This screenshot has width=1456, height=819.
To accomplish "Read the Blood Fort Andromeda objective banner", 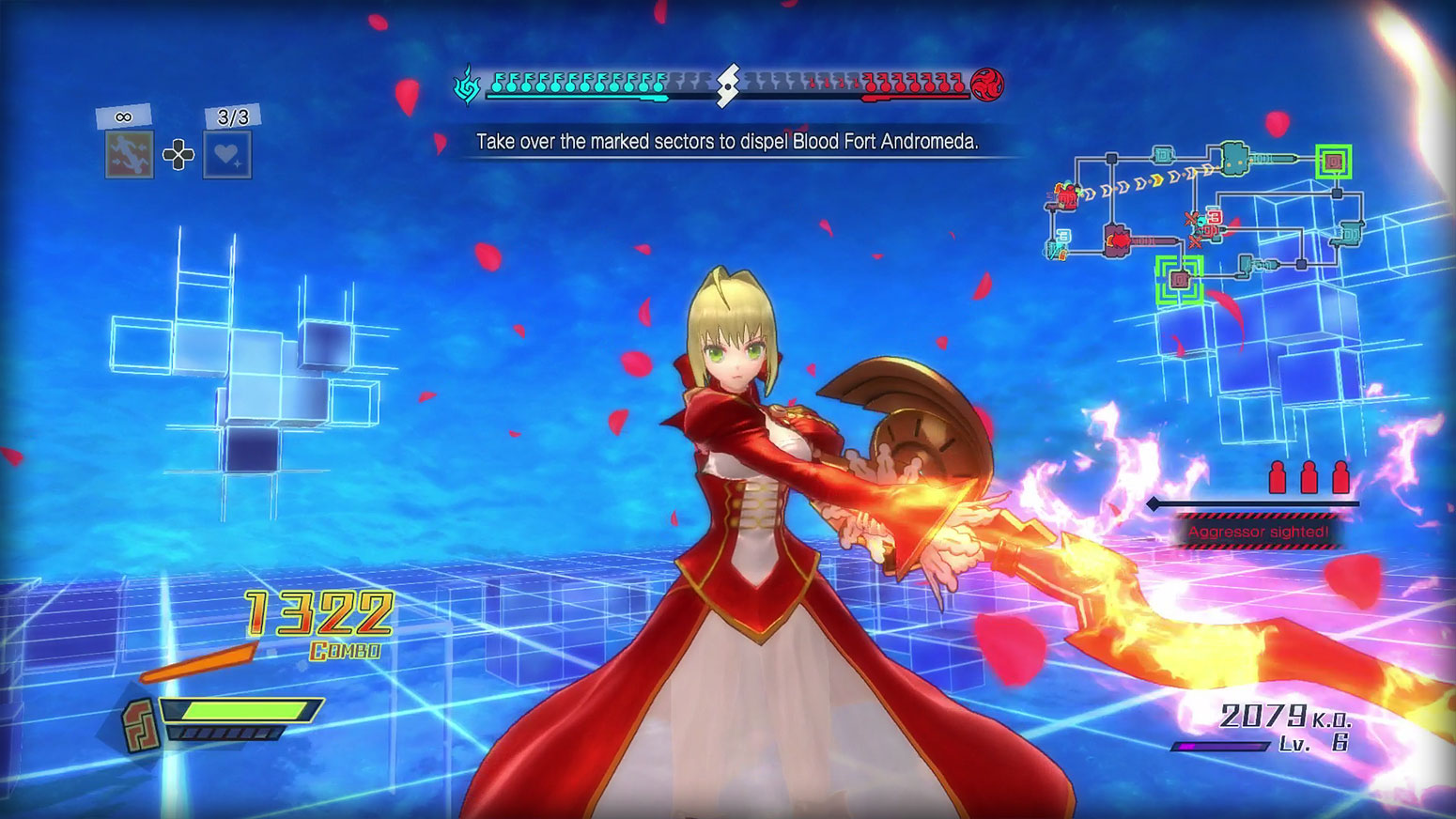I will 727,142.
